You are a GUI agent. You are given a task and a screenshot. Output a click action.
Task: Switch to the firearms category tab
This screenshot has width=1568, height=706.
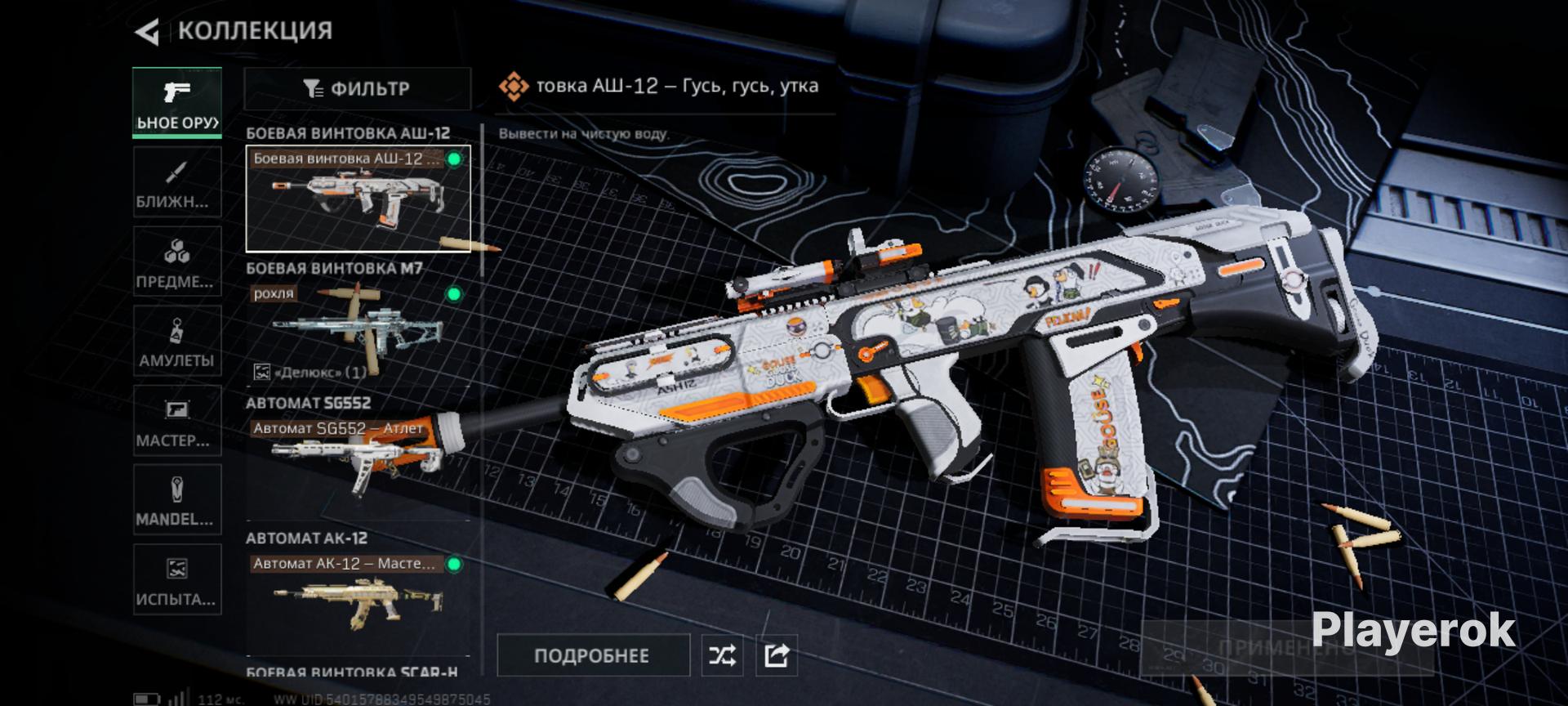point(177,103)
